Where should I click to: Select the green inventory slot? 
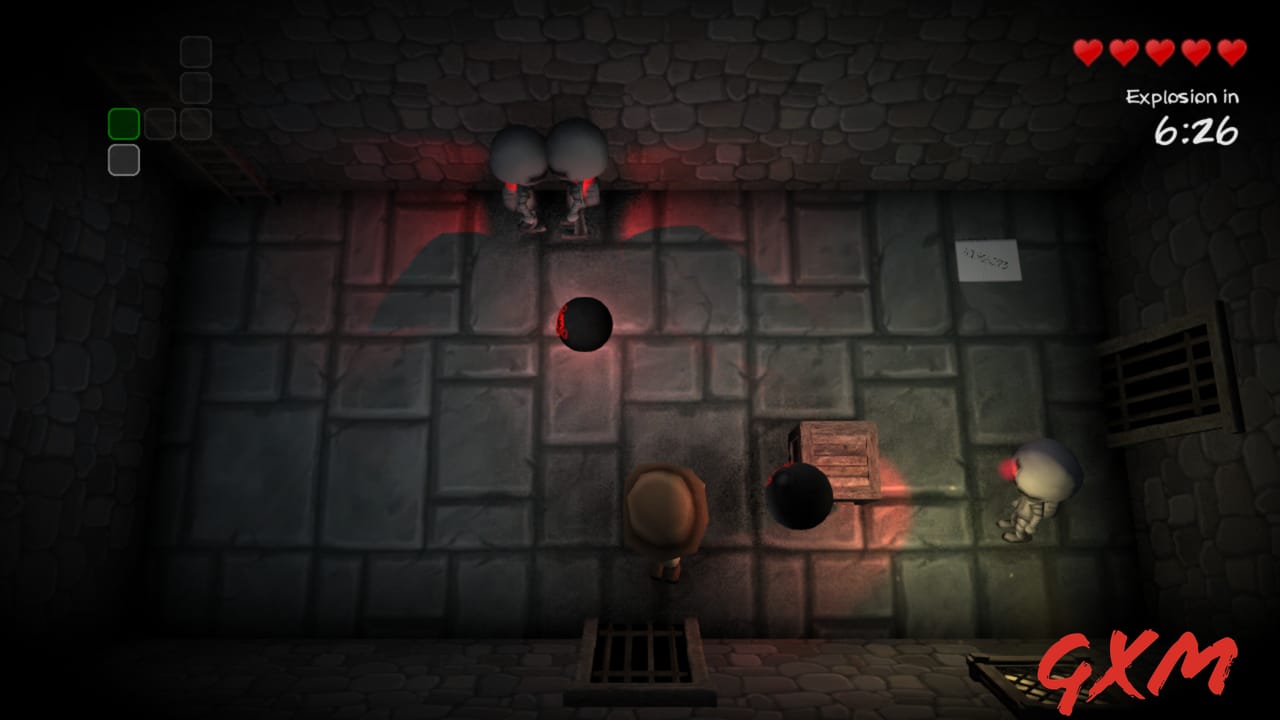tap(123, 122)
